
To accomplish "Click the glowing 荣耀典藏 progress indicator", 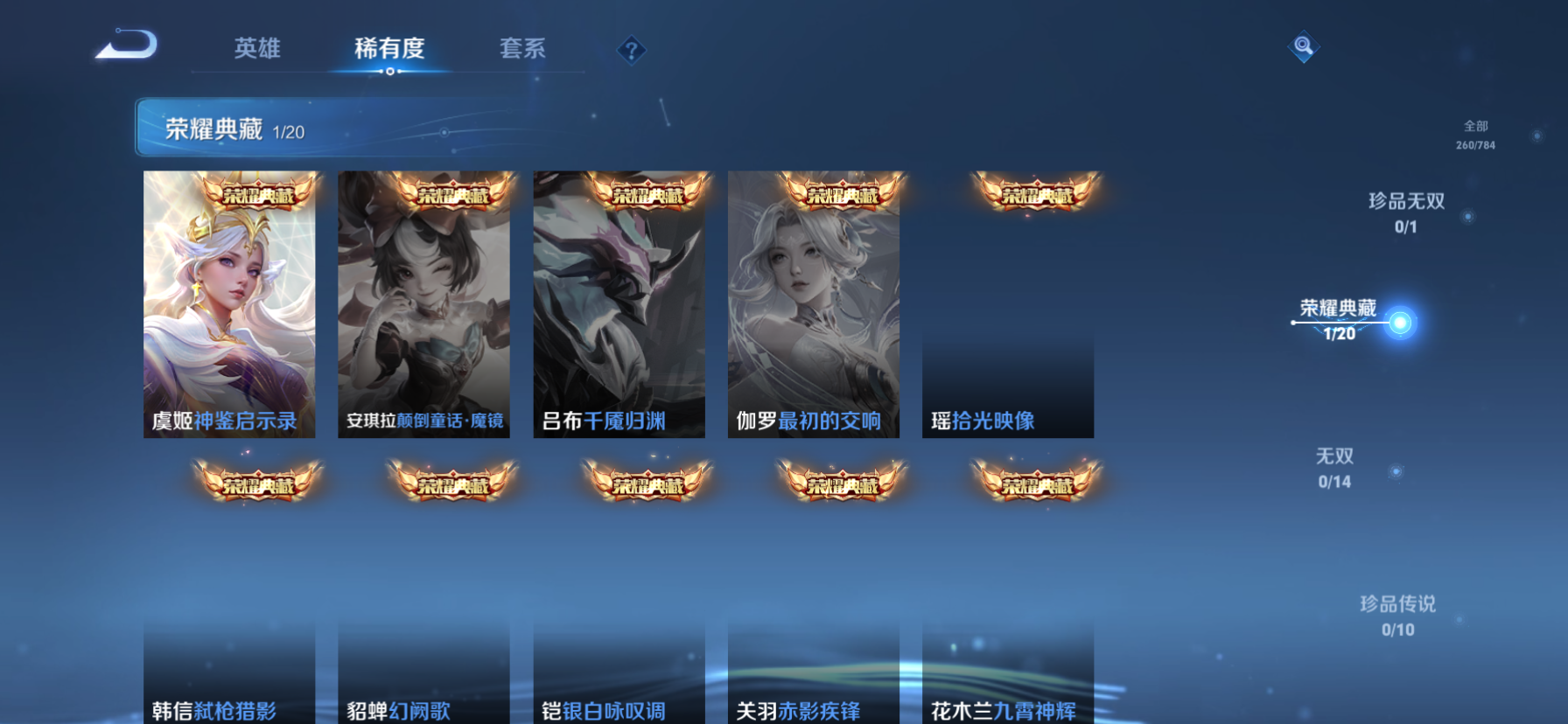I will tap(1401, 322).
